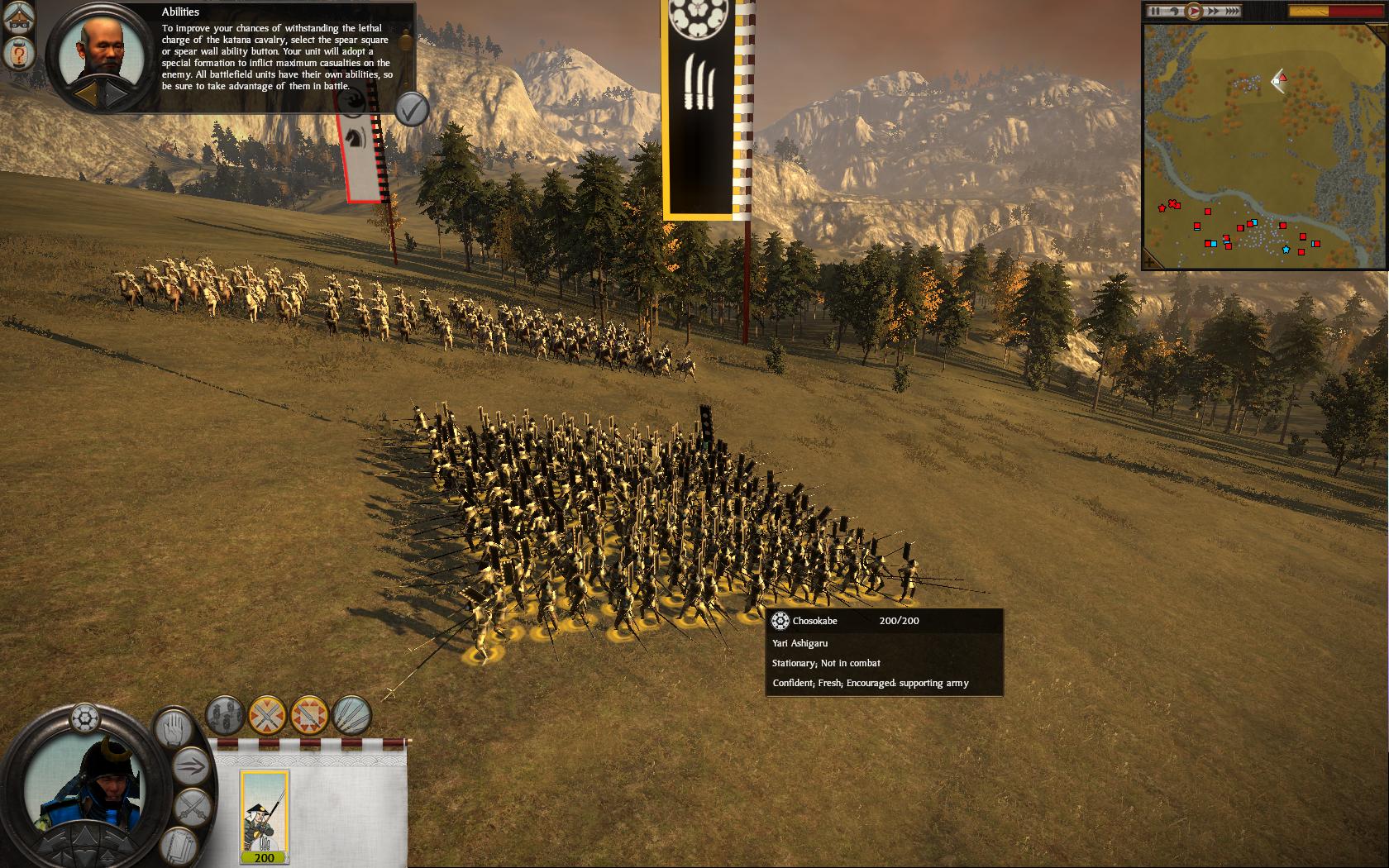1389x868 pixels.
Task: Click the greyed soldiers formation button
Action: coord(225,715)
